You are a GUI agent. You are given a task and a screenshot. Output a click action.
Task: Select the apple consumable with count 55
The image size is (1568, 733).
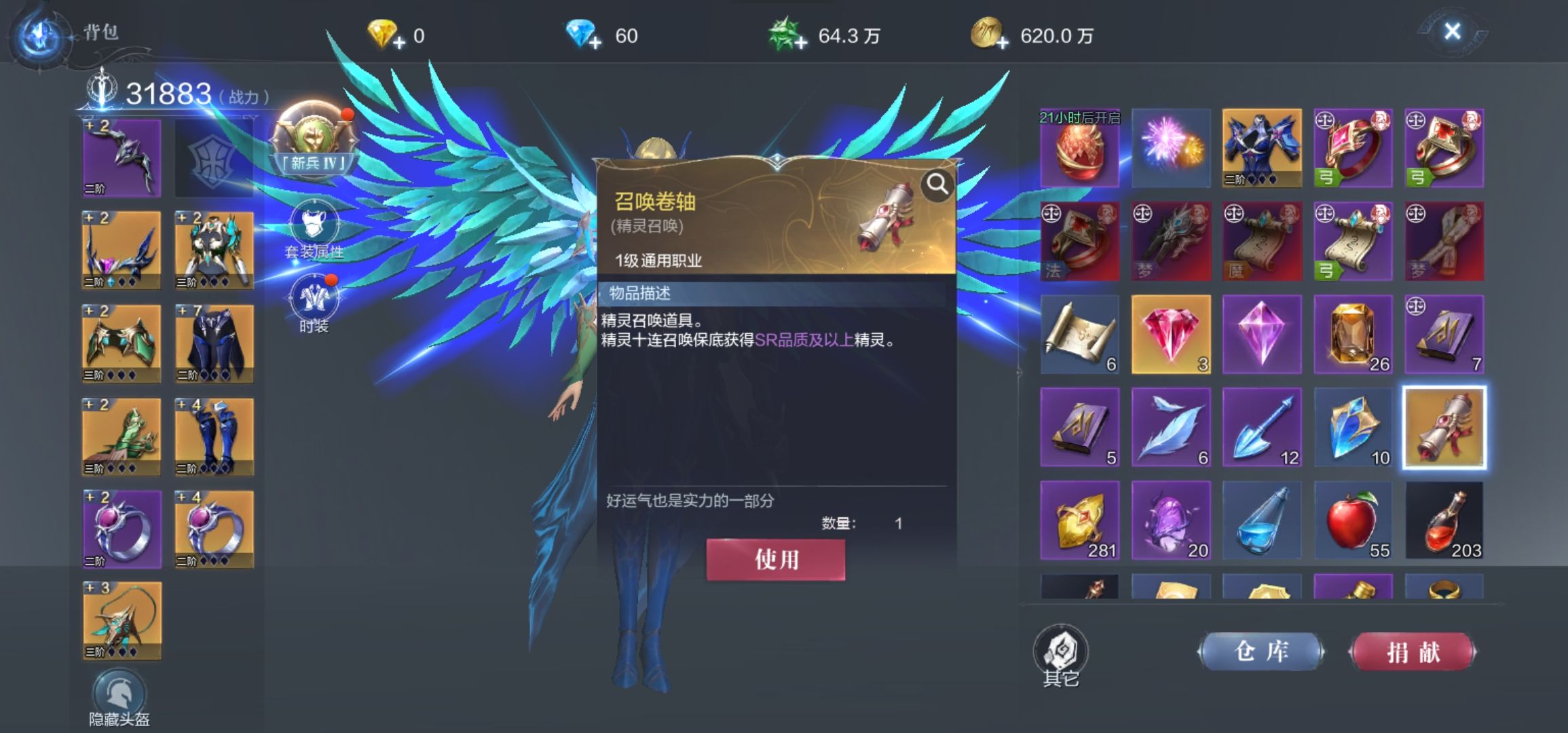(1354, 519)
